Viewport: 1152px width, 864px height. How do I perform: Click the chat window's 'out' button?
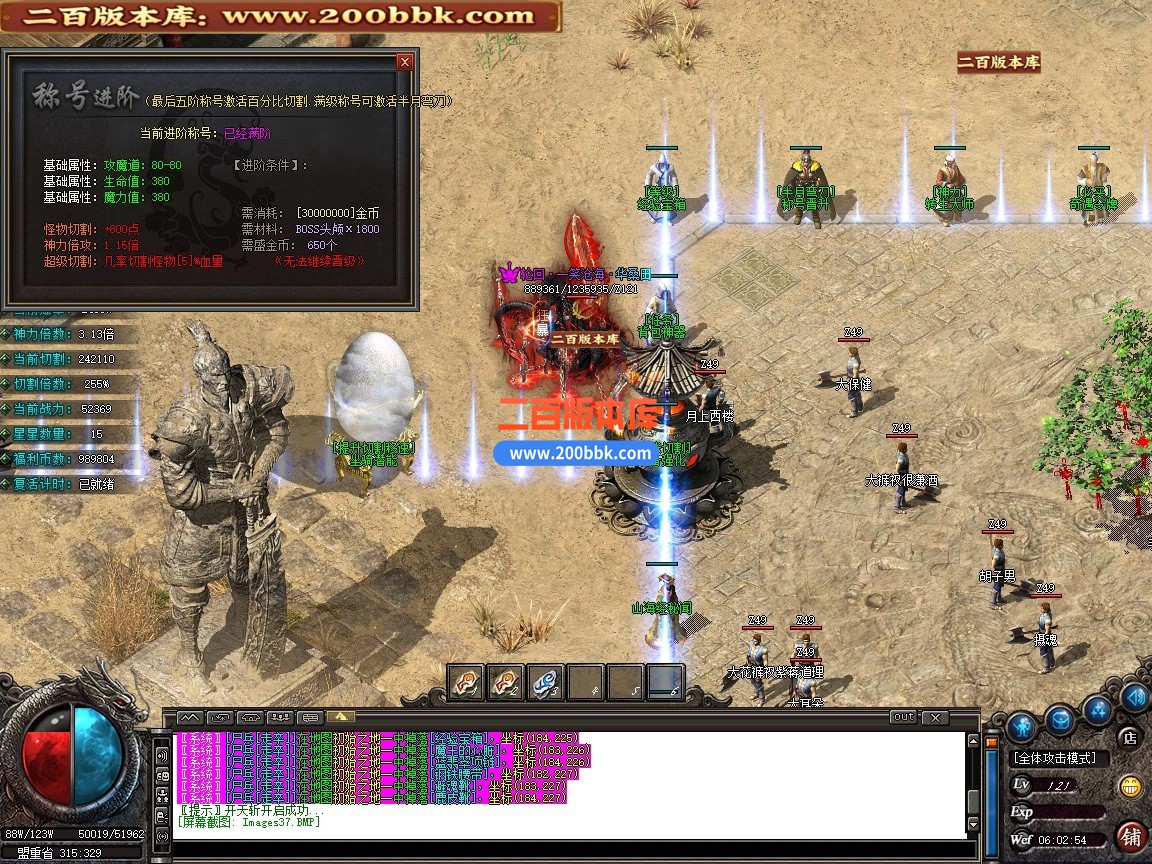pyautogui.click(x=903, y=717)
